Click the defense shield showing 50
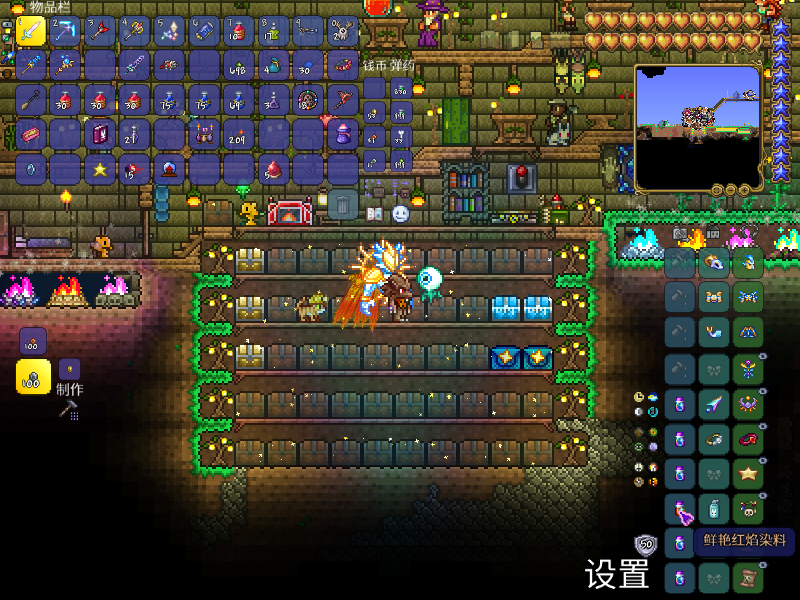The image size is (800, 600). click(x=646, y=545)
